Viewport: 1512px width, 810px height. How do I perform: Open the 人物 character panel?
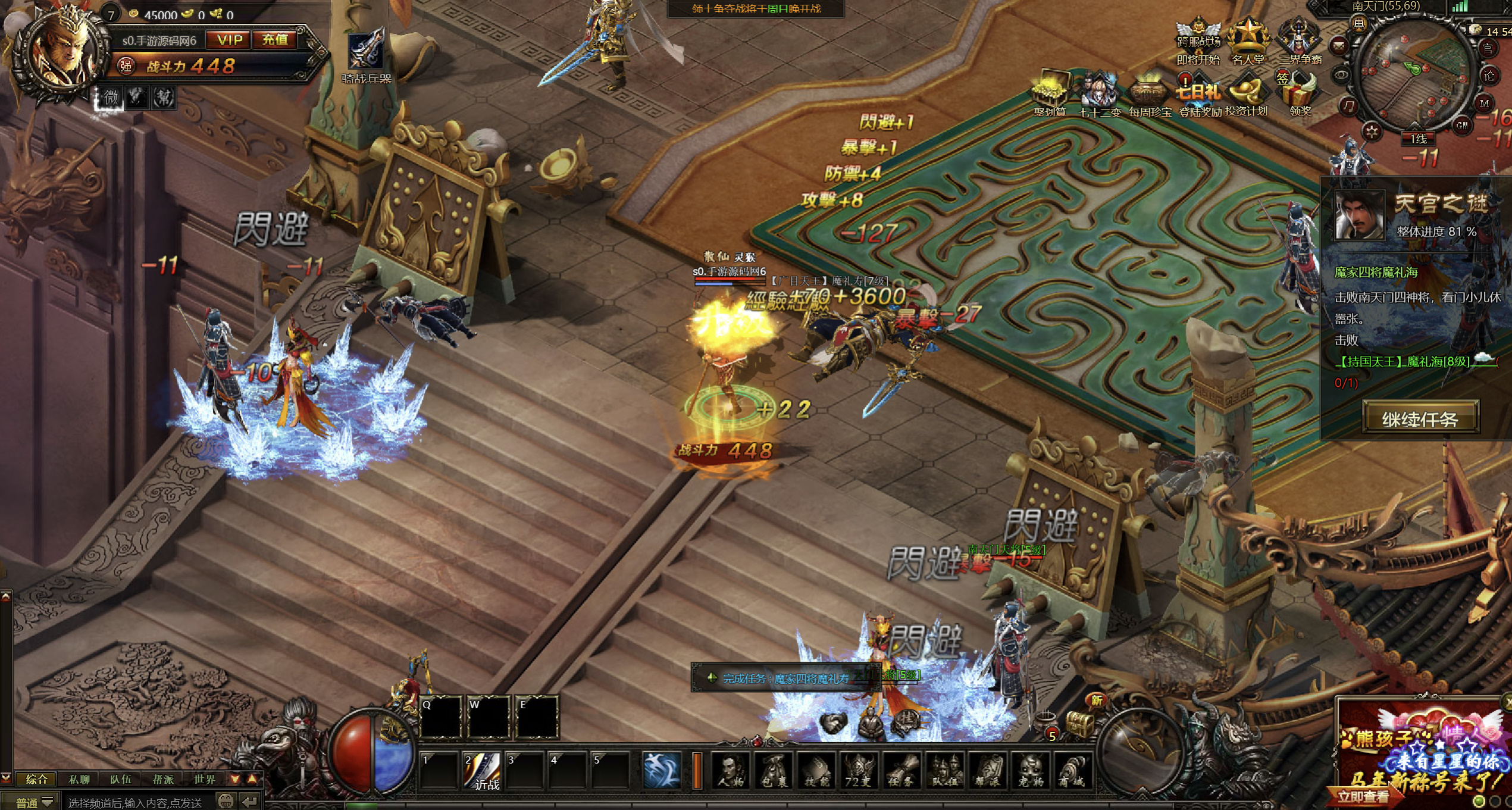731,771
